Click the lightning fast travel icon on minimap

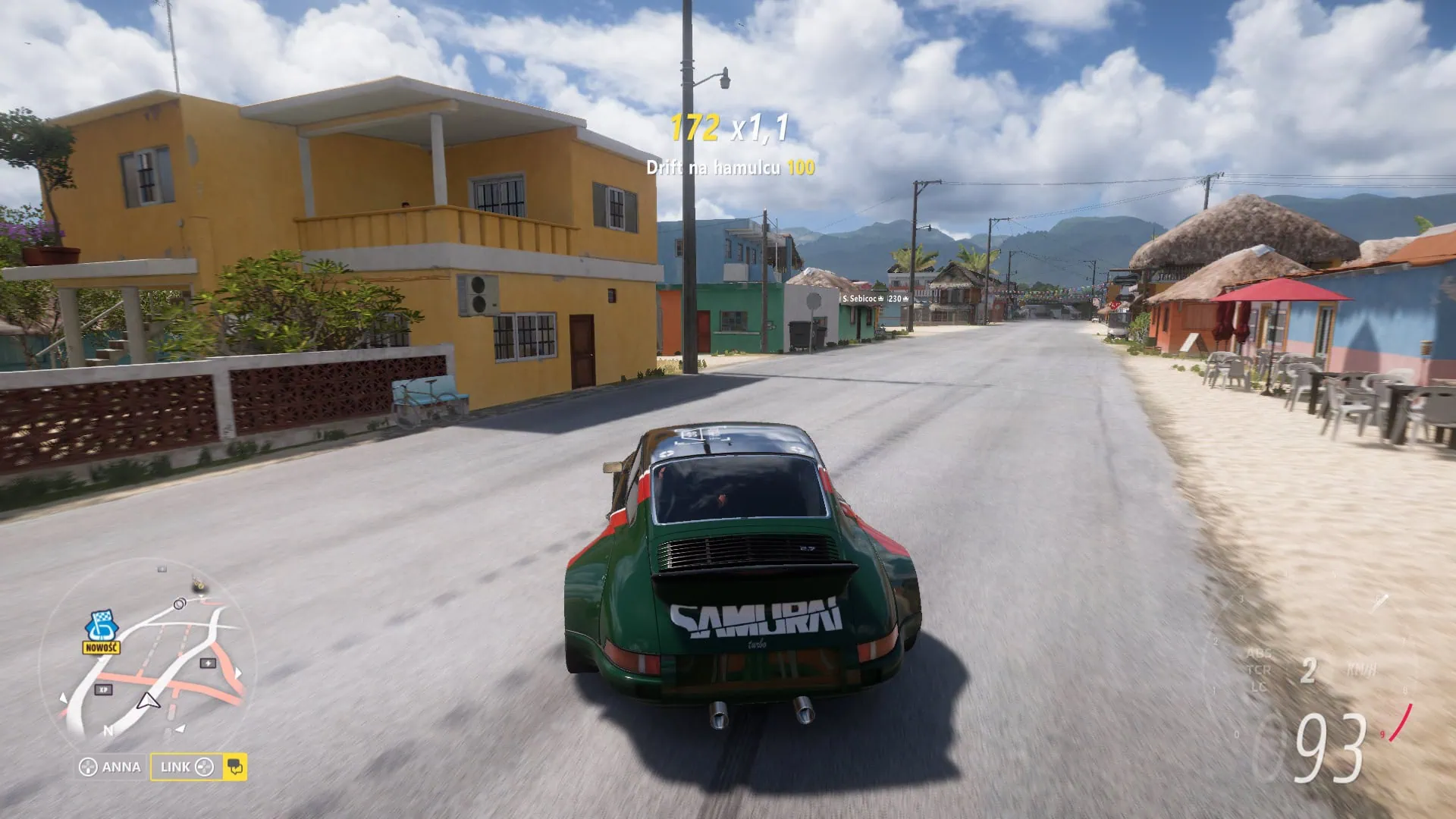point(208,662)
